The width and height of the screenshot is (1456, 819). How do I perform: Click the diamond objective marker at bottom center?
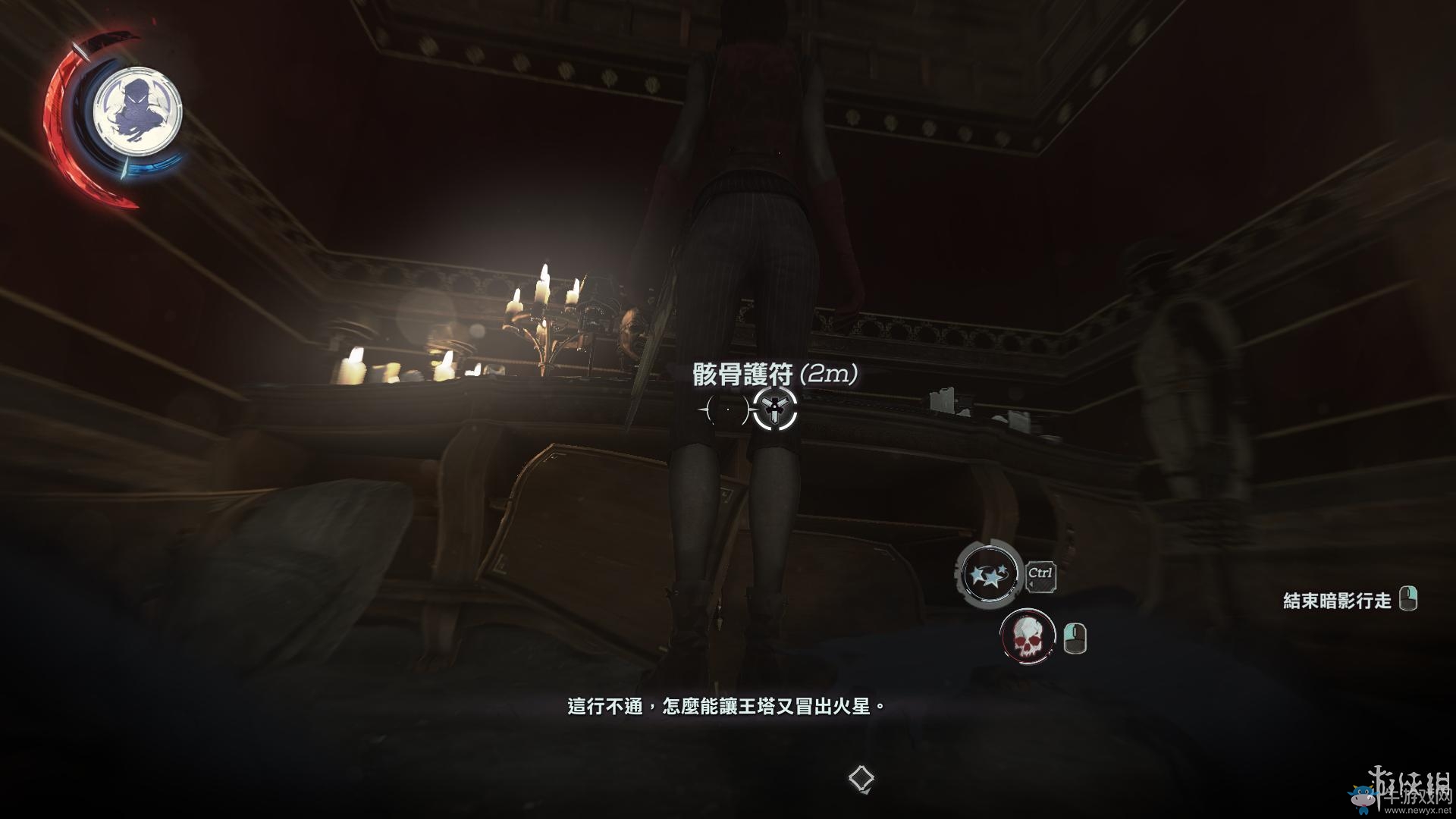[x=861, y=778]
